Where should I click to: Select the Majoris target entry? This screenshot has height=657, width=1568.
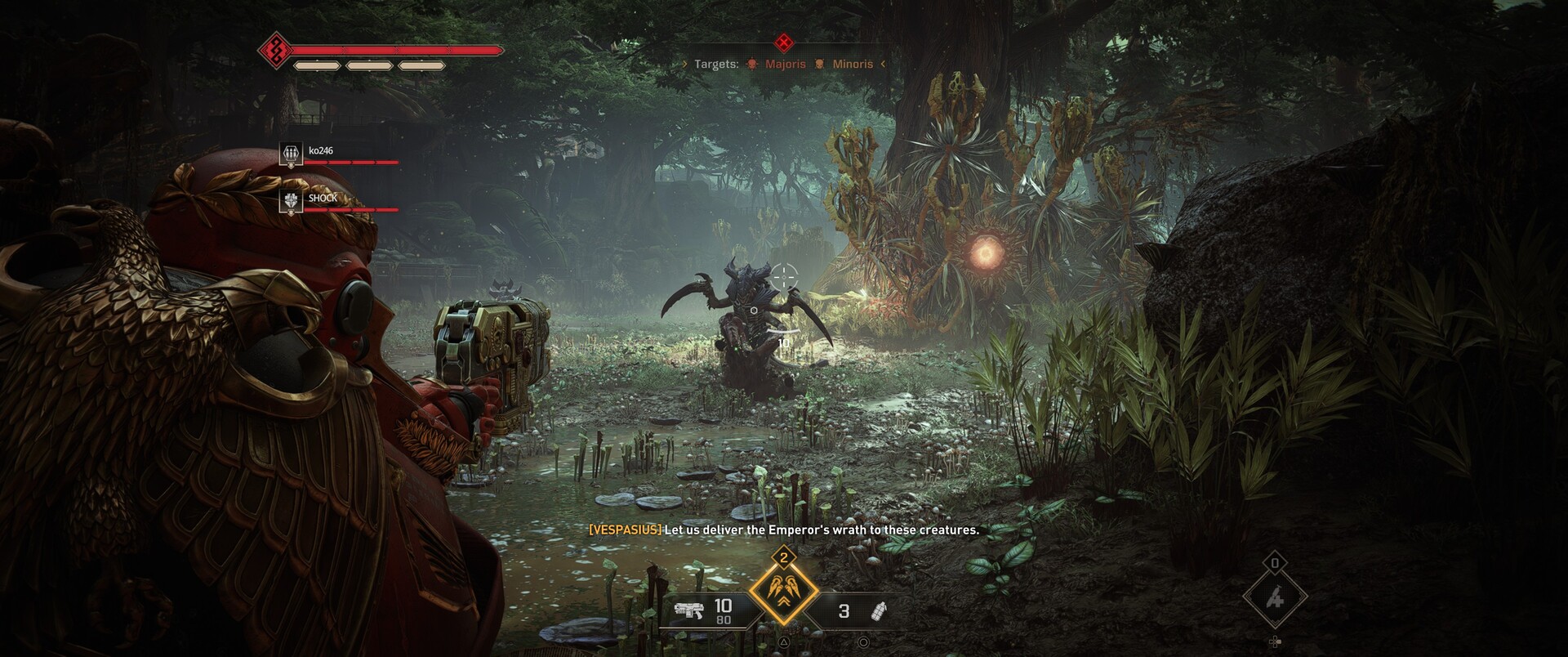(777, 64)
